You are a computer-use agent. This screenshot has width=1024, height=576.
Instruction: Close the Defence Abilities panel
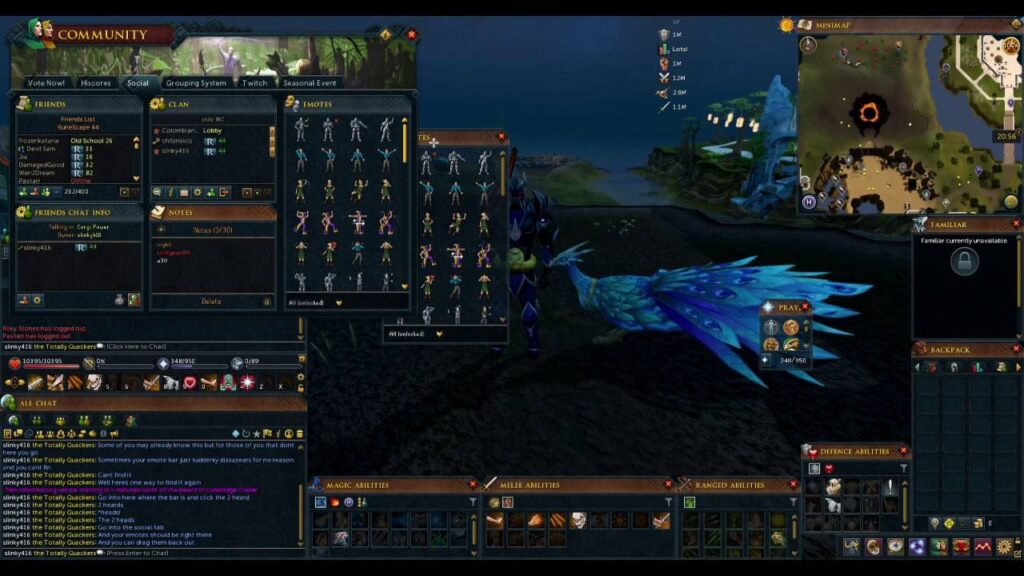904,451
